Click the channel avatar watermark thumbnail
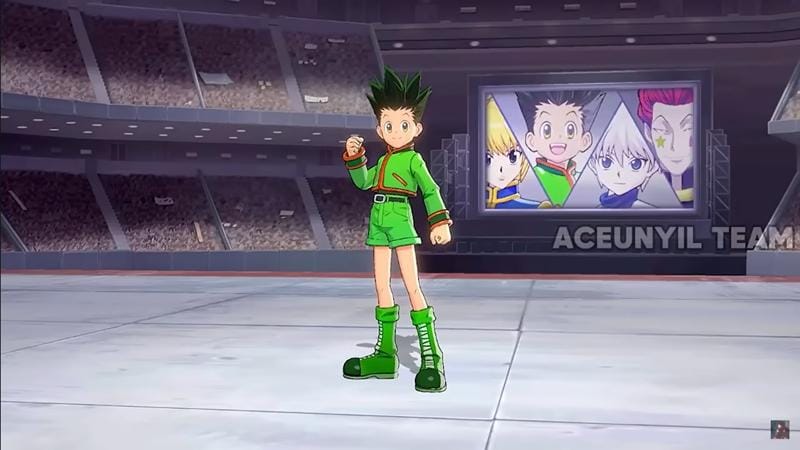The image size is (800, 450). [x=779, y=429]
